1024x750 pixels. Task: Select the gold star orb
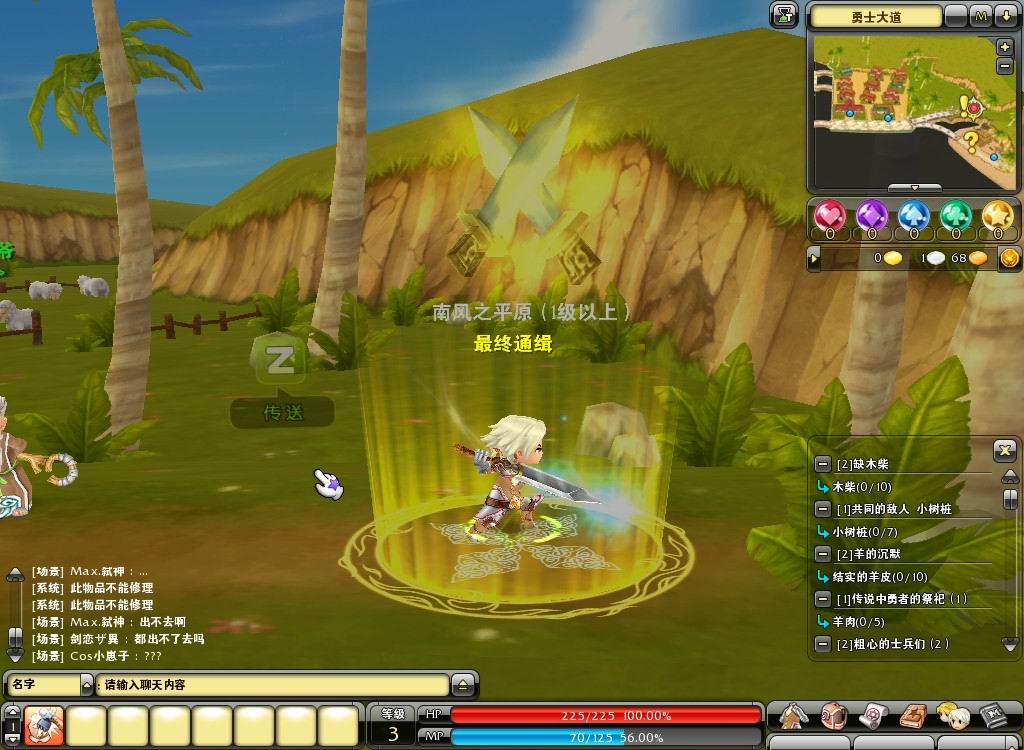coord(997,216)
